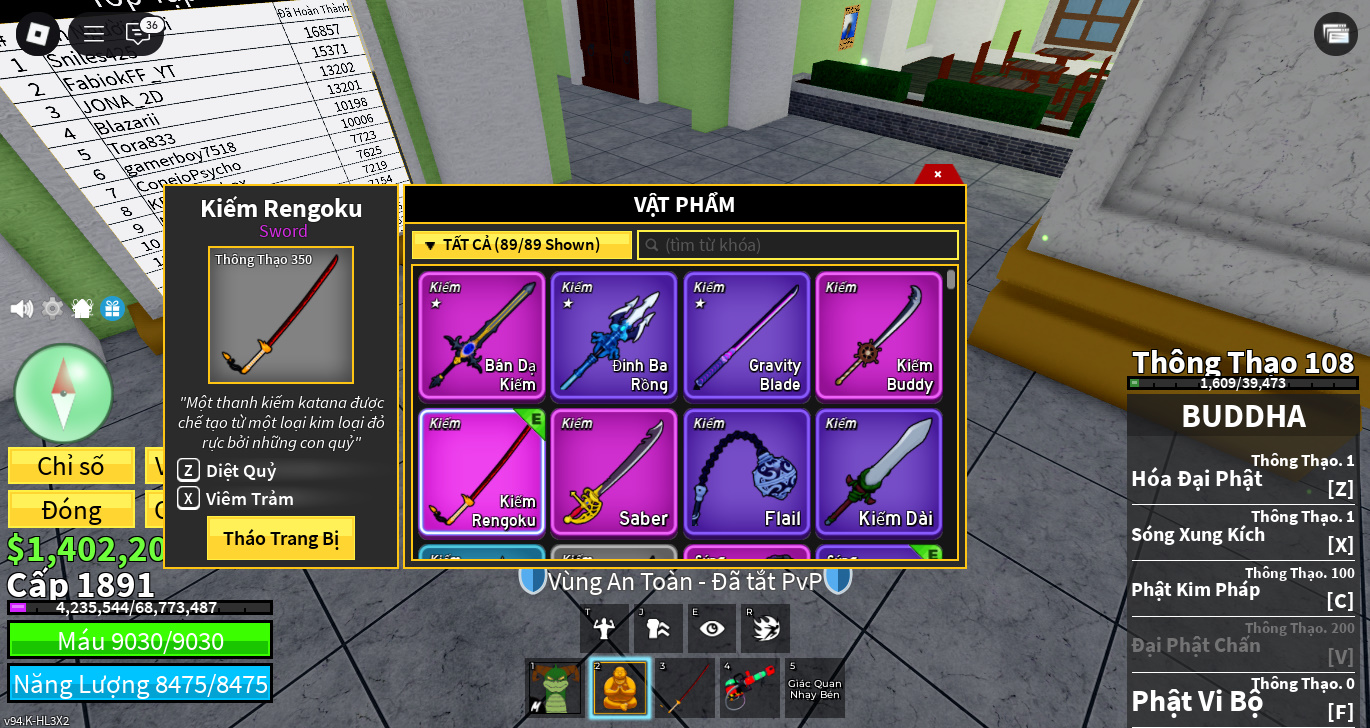Open the gear settings icon
Image resolution: width=1370 pixels, height=728 pixels.
click(52, 308)
